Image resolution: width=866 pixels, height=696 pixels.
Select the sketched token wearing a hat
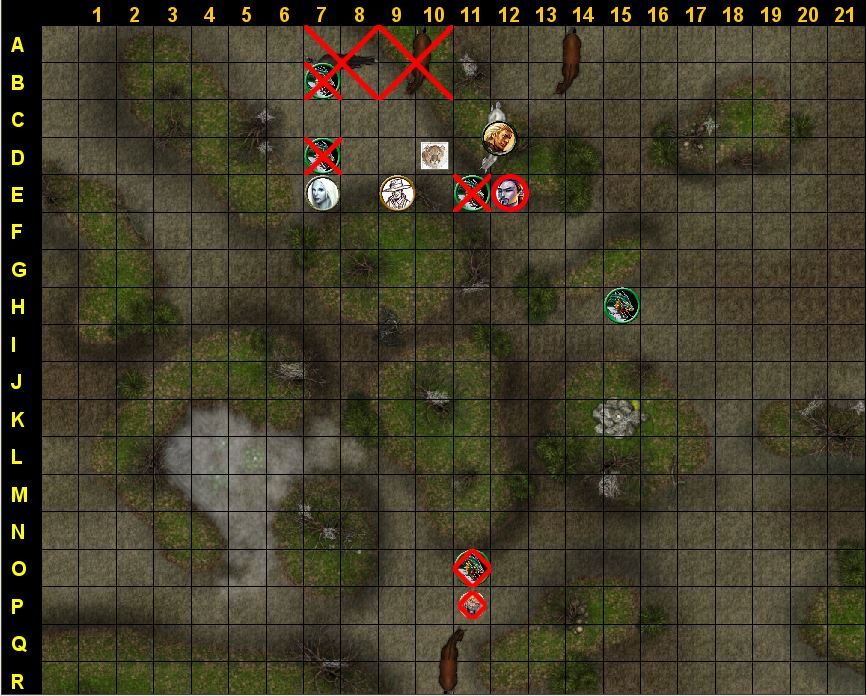397,193
